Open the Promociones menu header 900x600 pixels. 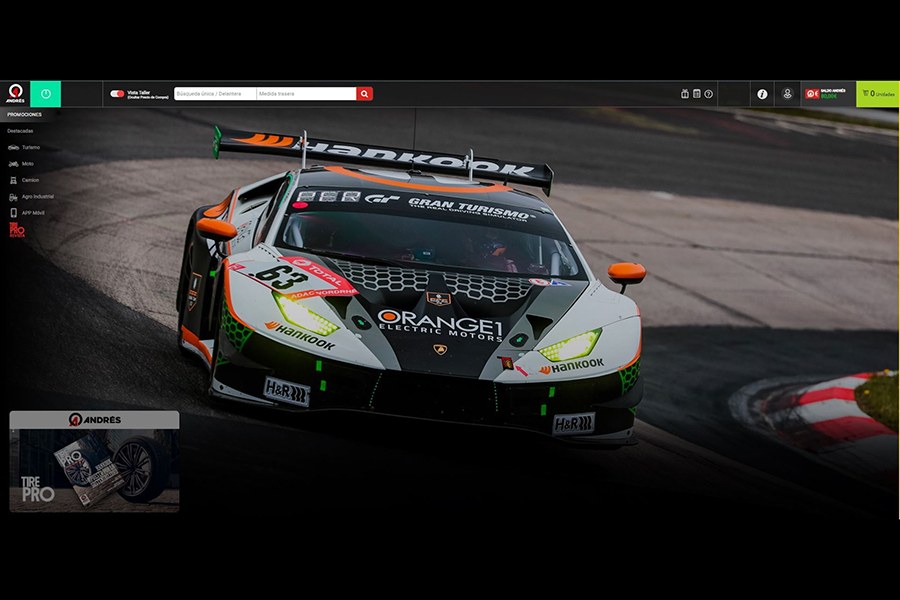(x=24, y=115)
